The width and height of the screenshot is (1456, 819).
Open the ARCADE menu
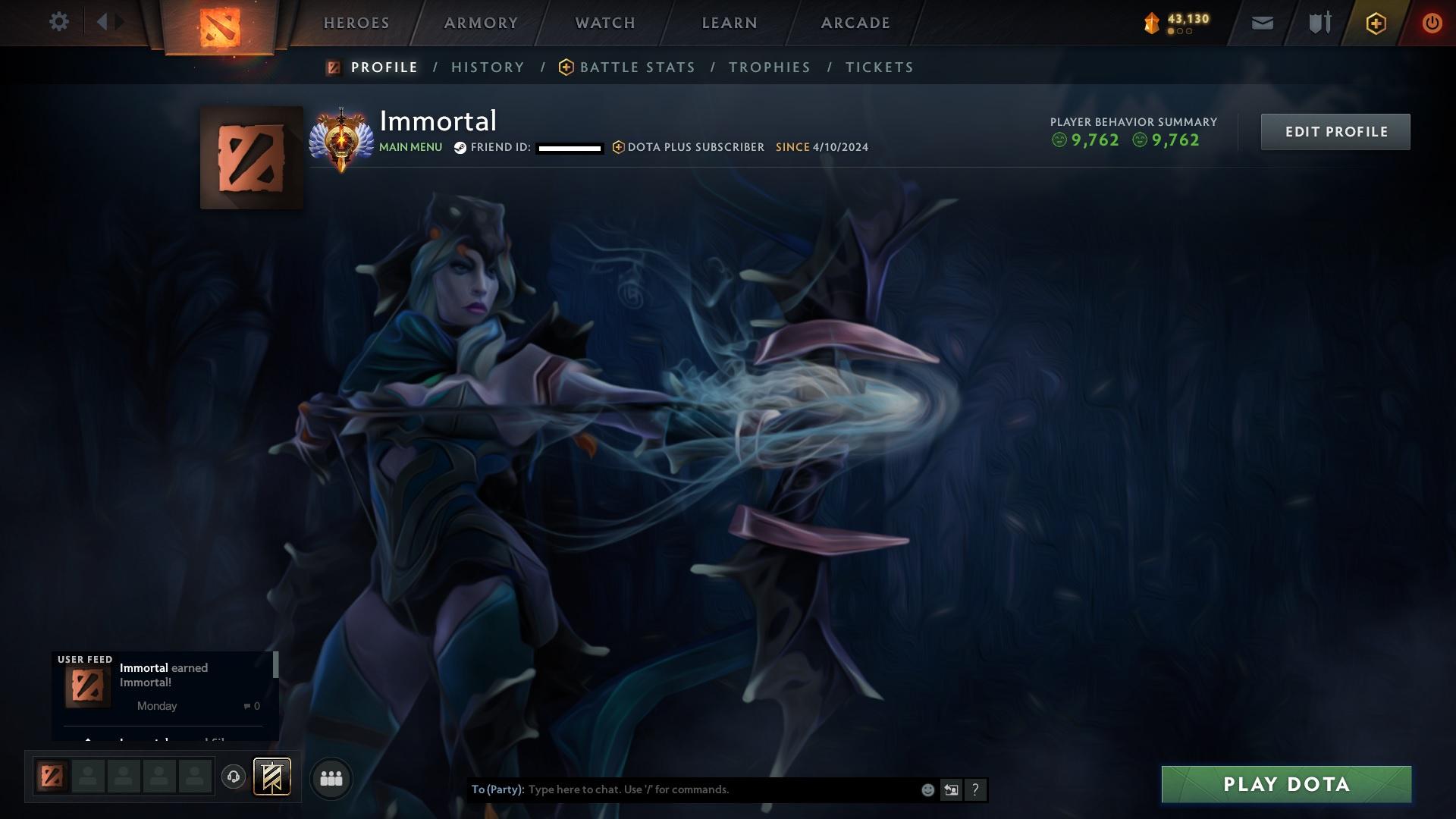pyautogui.click(x=855, y=23)
